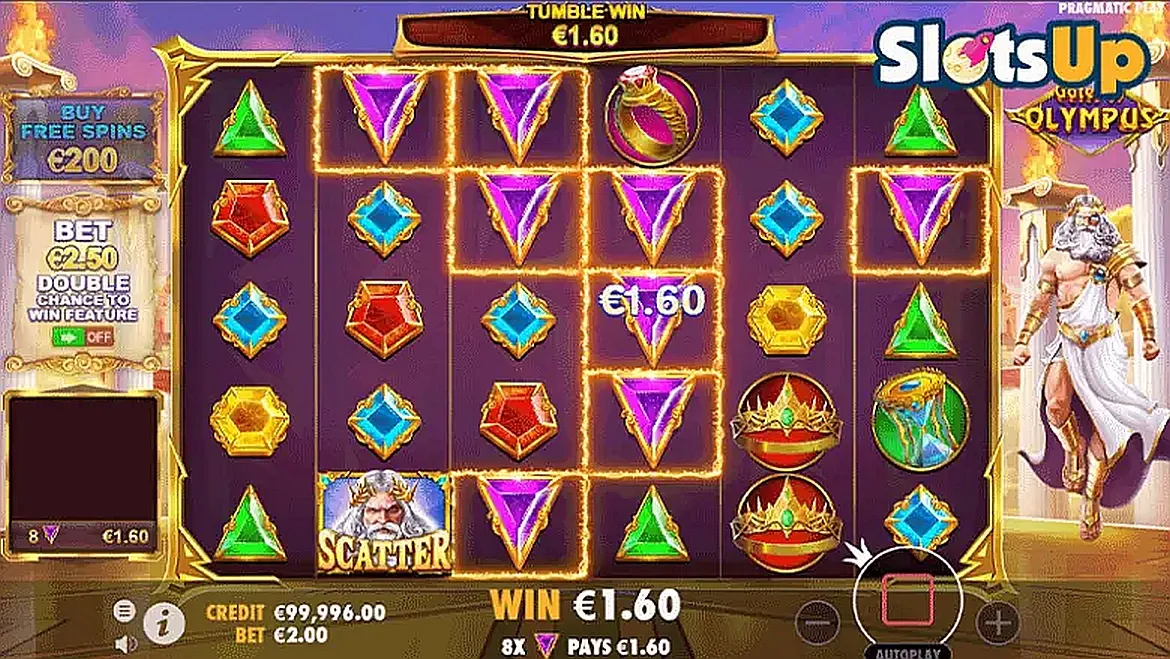The image size is (1170, 659).
Task: Show the game info paytable
Action: [x=164, y=624]
